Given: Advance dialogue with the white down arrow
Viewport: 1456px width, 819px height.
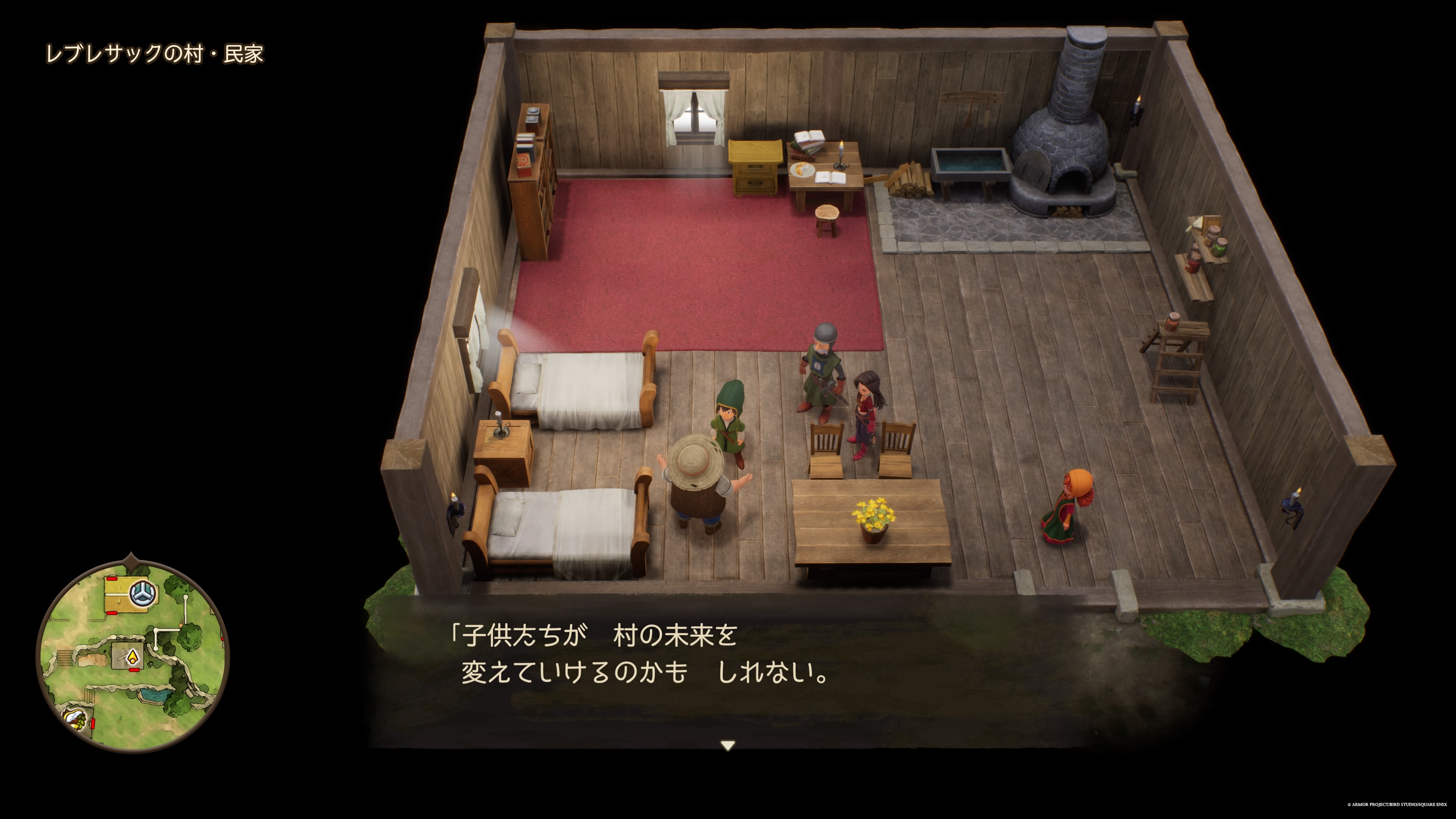Looking at the screenshot, I should 728,745.
